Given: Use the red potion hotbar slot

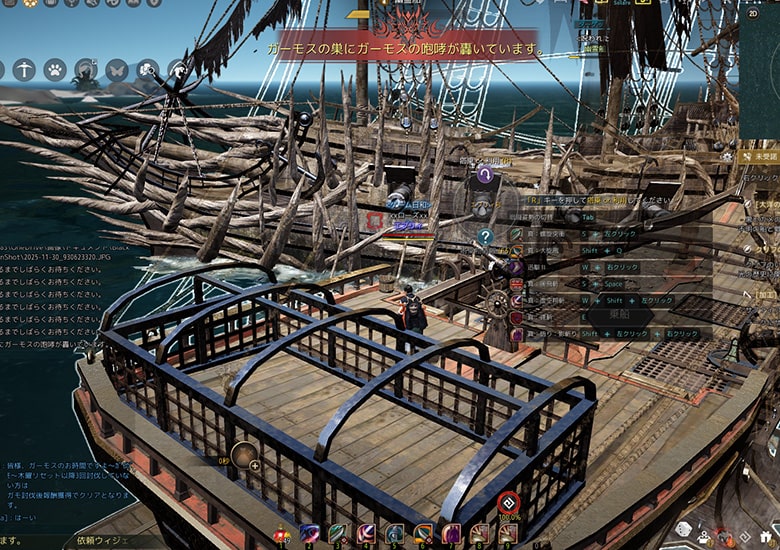Looking at the screenshot, I should 282,535.
